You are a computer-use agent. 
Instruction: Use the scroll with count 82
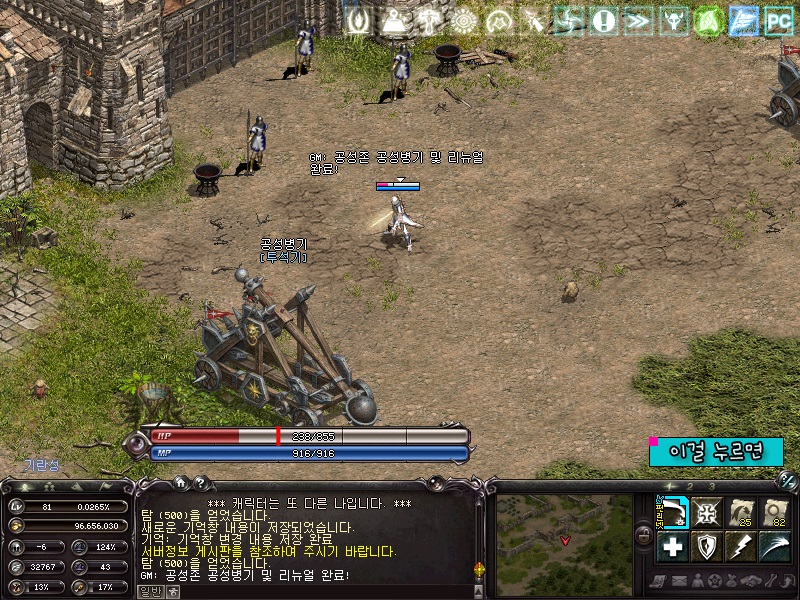(x=776, y=512)
